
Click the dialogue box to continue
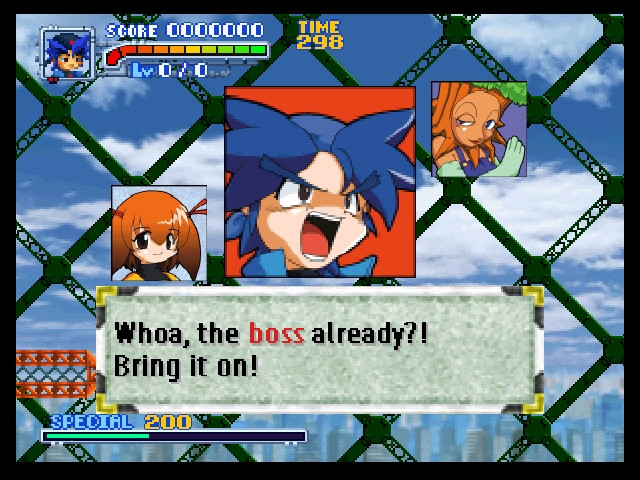coord(320,349)
